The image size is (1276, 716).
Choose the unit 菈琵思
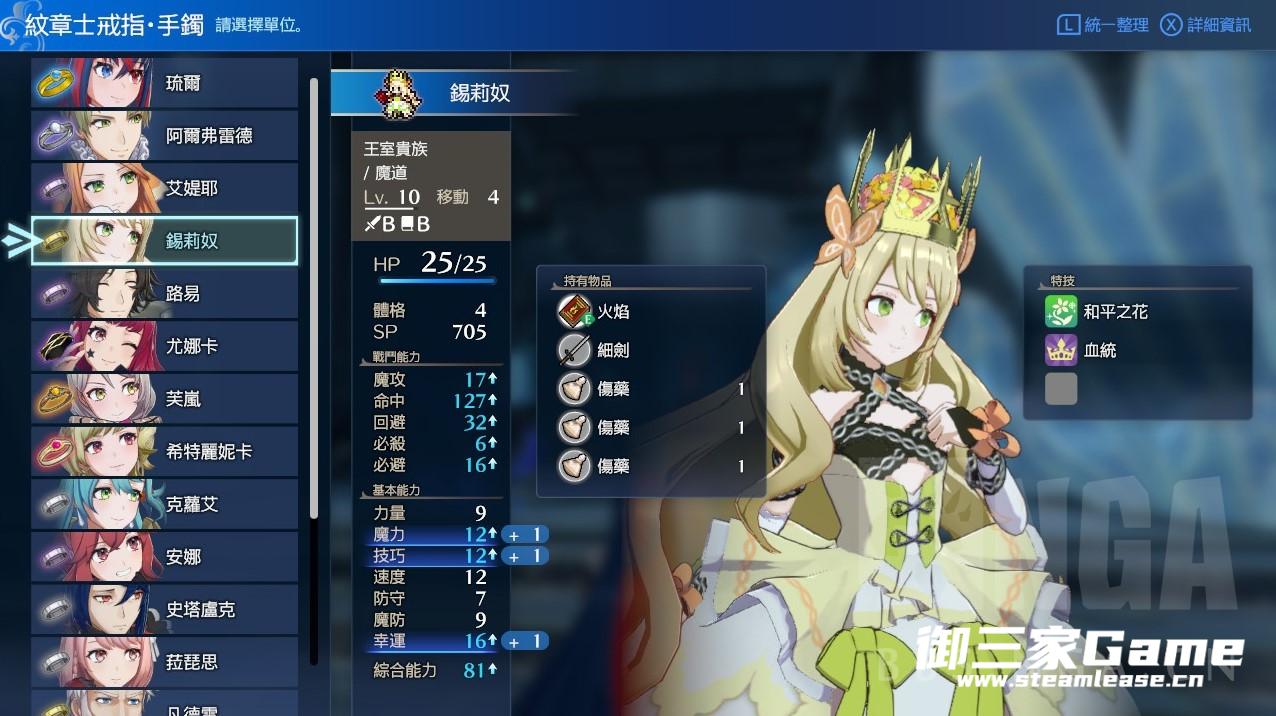coord(165,662)
